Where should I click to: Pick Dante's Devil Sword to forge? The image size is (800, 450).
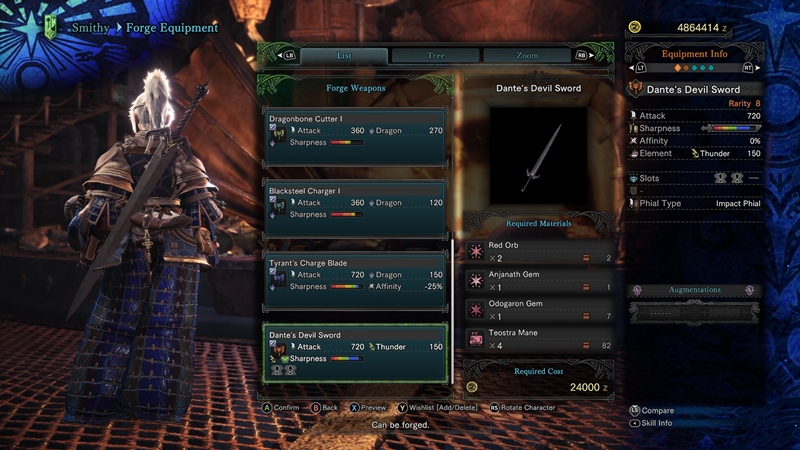(355, 352)
